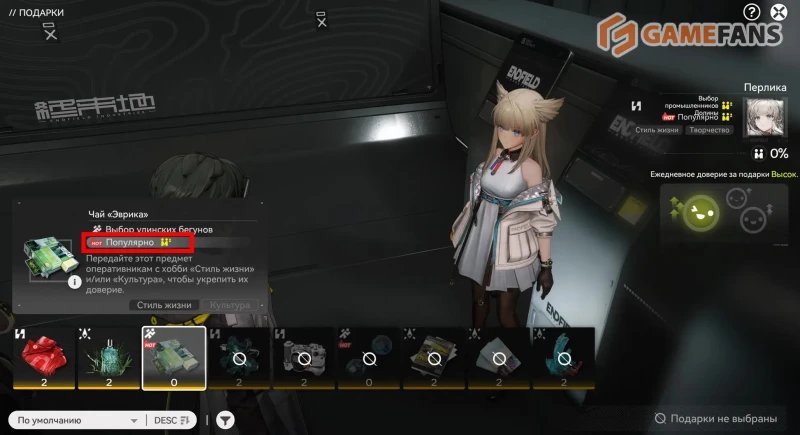This screenshot has height=435, width=800.
Task: Click the «Стиль жизни» tag under the tea
Action: [x=163, y=305]
